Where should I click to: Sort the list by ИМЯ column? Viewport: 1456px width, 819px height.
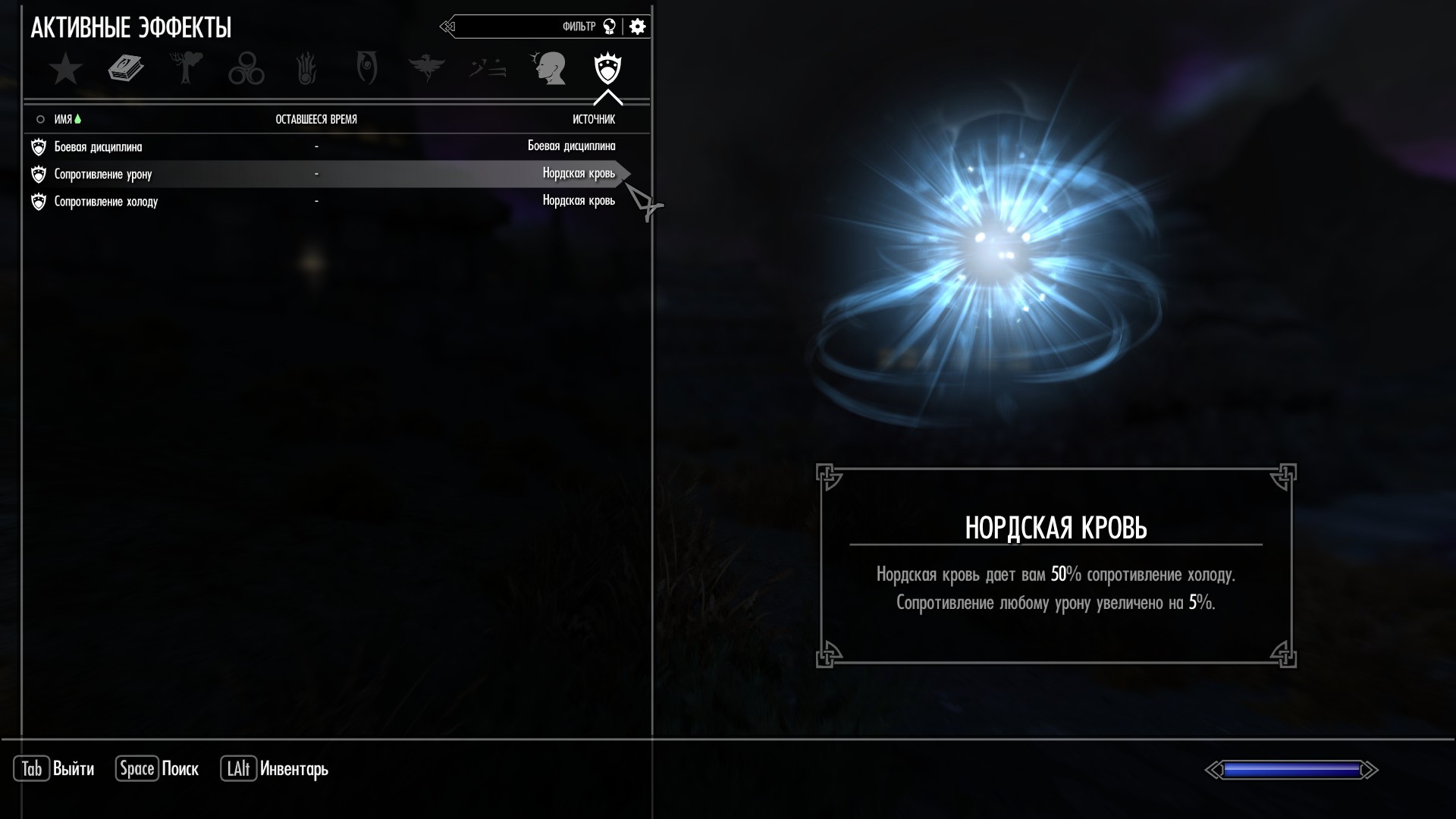coord(63,119)
